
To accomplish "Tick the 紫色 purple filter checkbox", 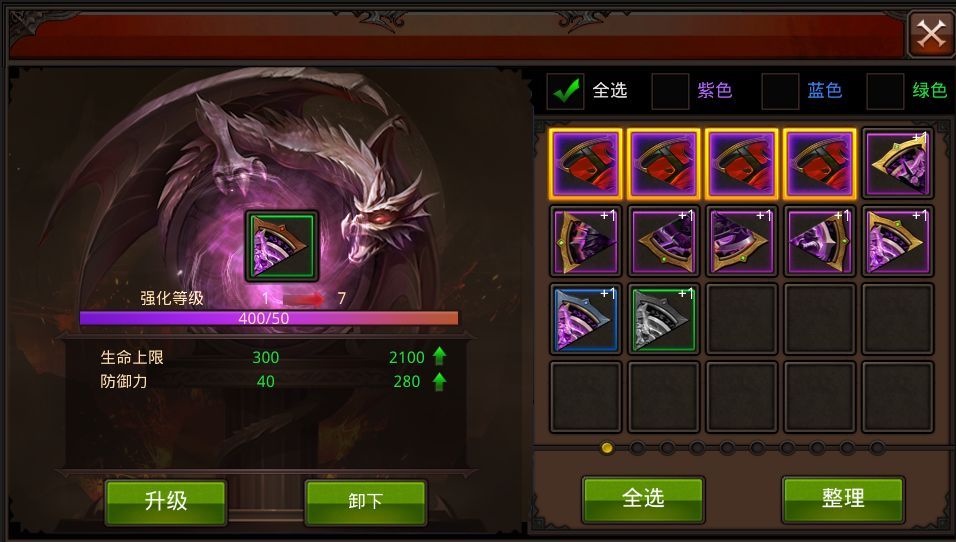I will [x=670, y=91].
